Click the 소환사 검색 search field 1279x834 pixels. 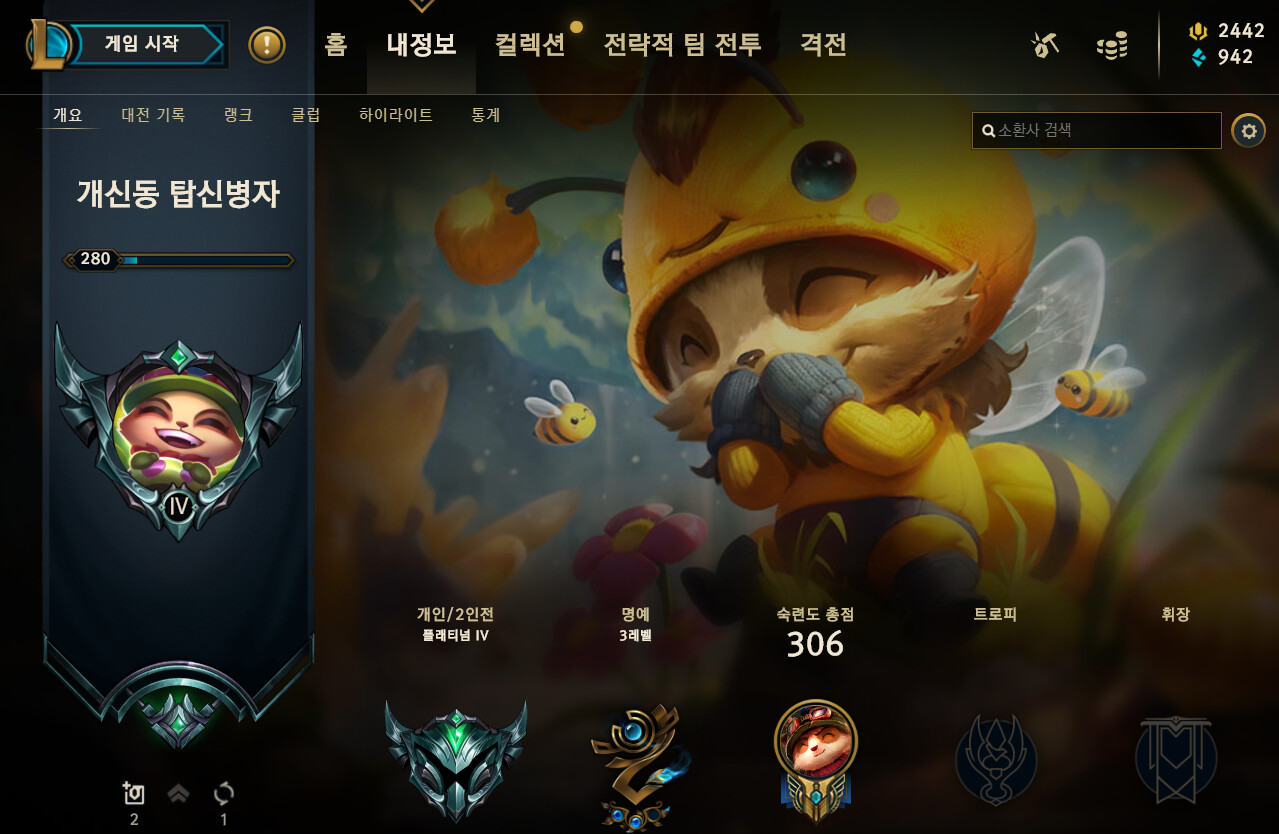coord(1097,130)
